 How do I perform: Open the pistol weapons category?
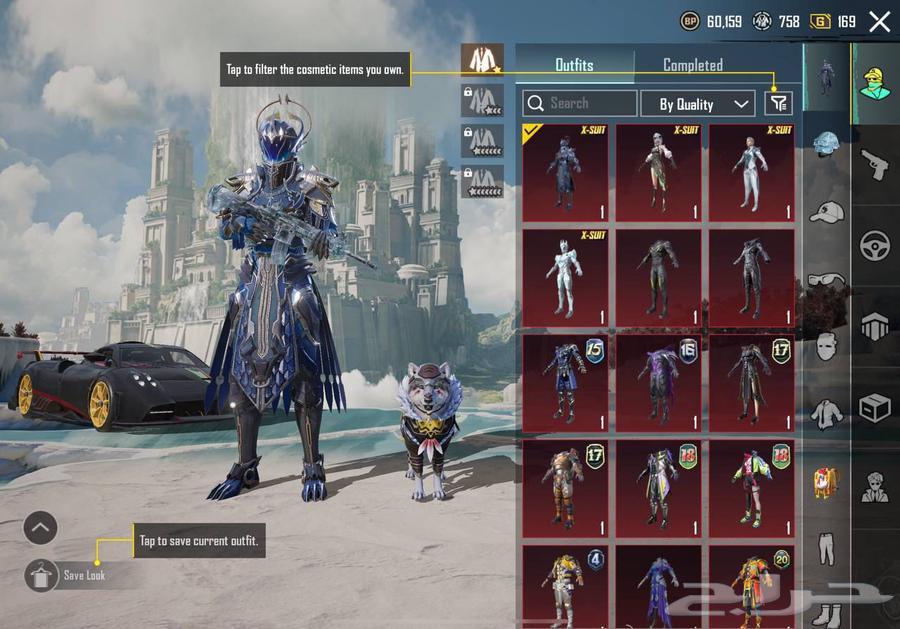pyautogui.click(x=875, y=165)
